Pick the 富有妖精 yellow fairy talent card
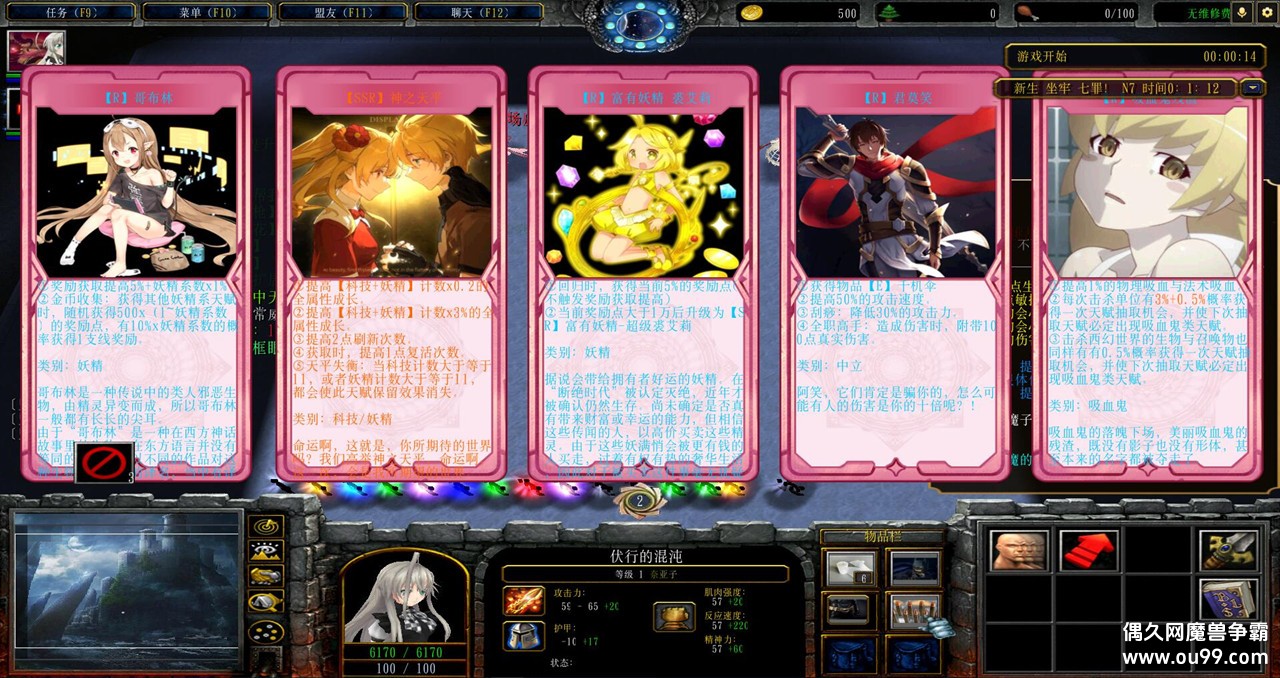Image resolution: width=1280 pixels, height=678 pixels. [x=643, y=272]
